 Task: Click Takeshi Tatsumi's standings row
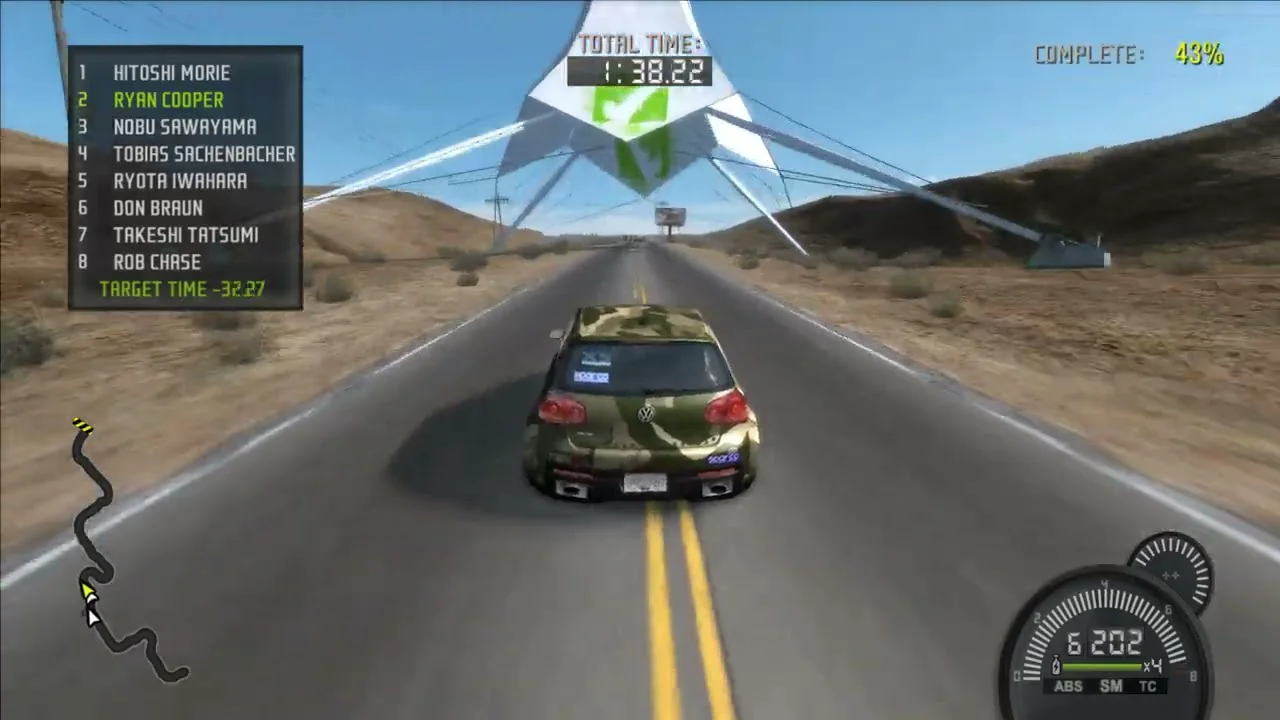[185, 235]
